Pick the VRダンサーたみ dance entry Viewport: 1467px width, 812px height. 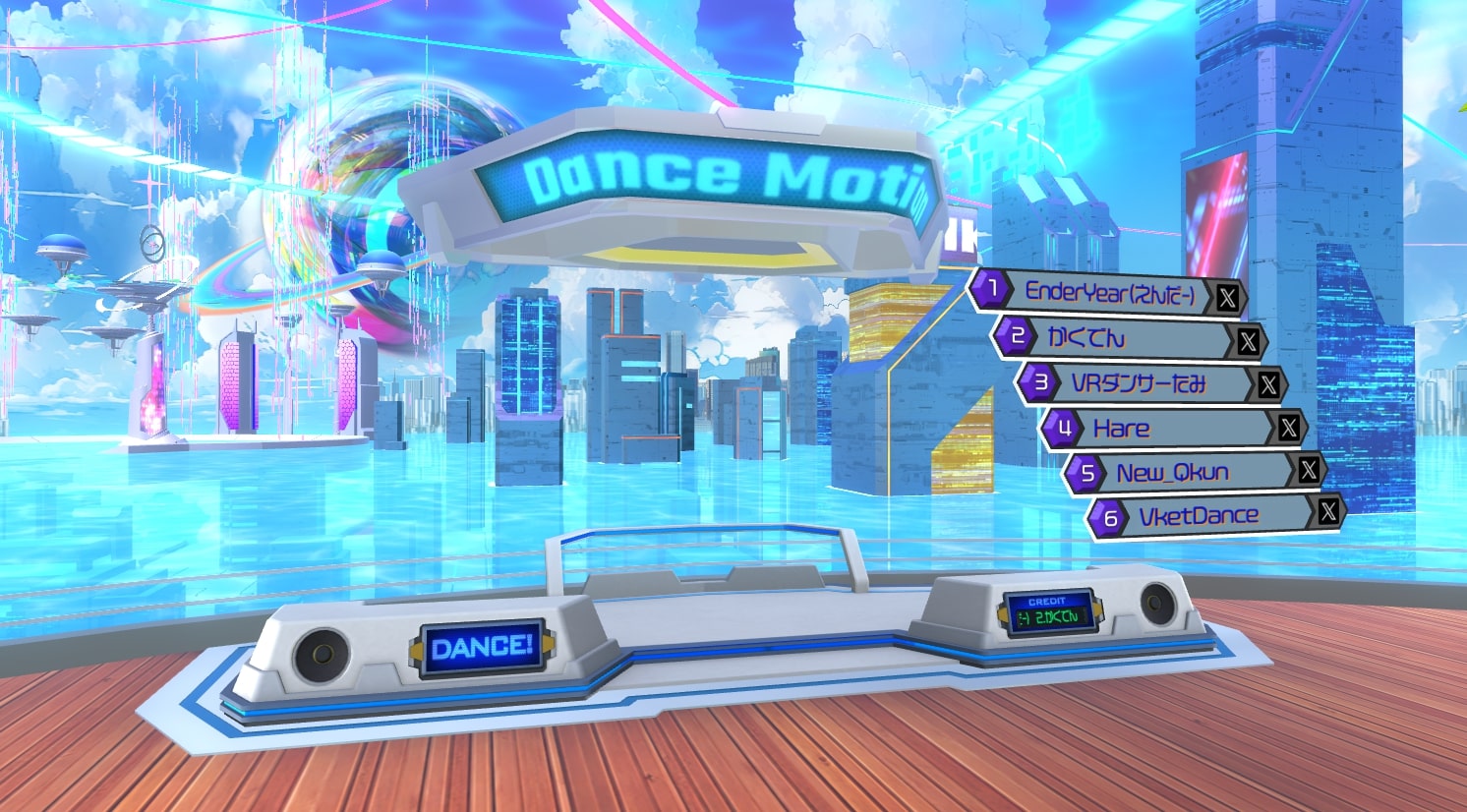(1139, 383)
